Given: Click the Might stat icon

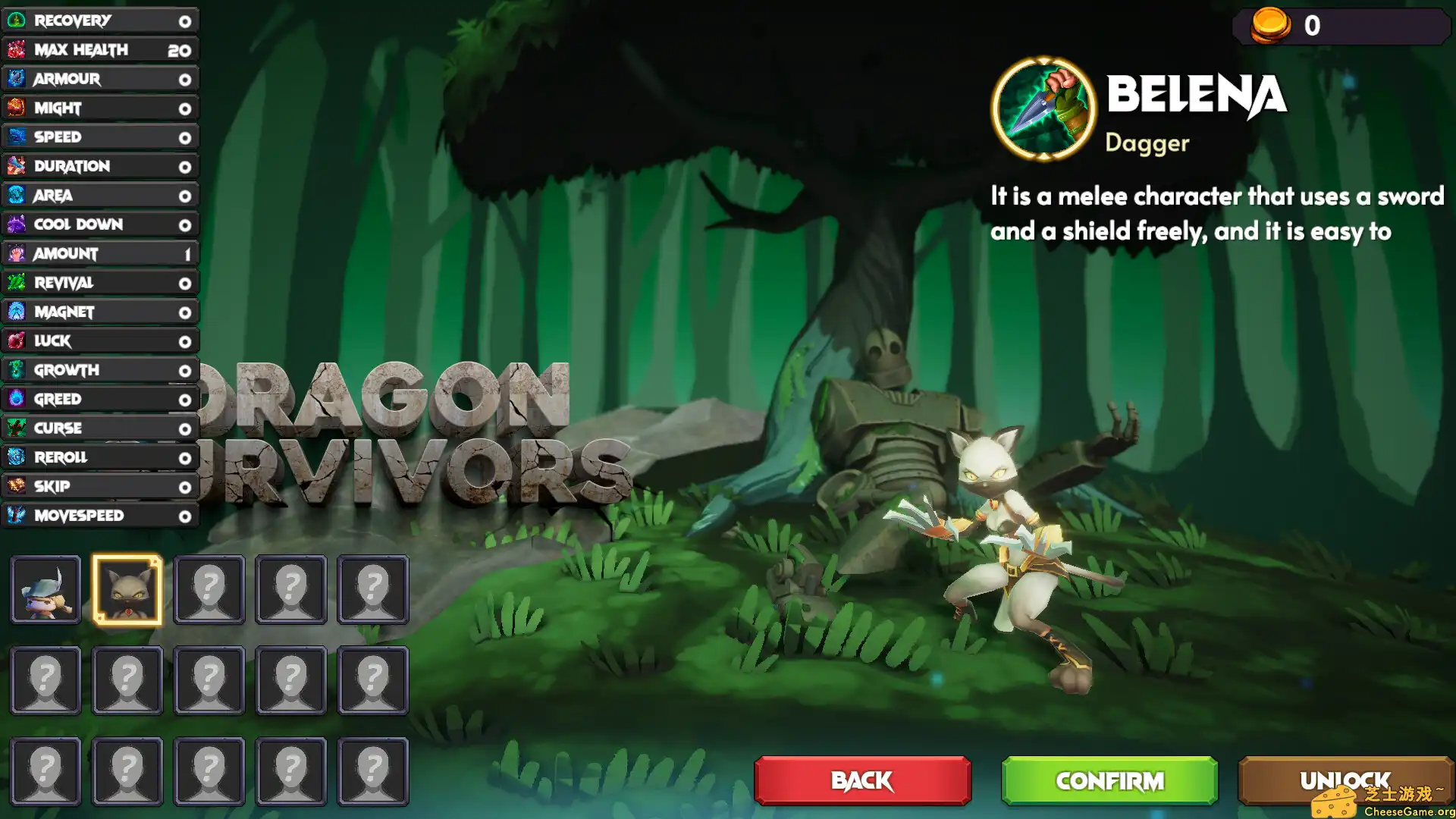Looking at the screenshot, I should 17,108.
